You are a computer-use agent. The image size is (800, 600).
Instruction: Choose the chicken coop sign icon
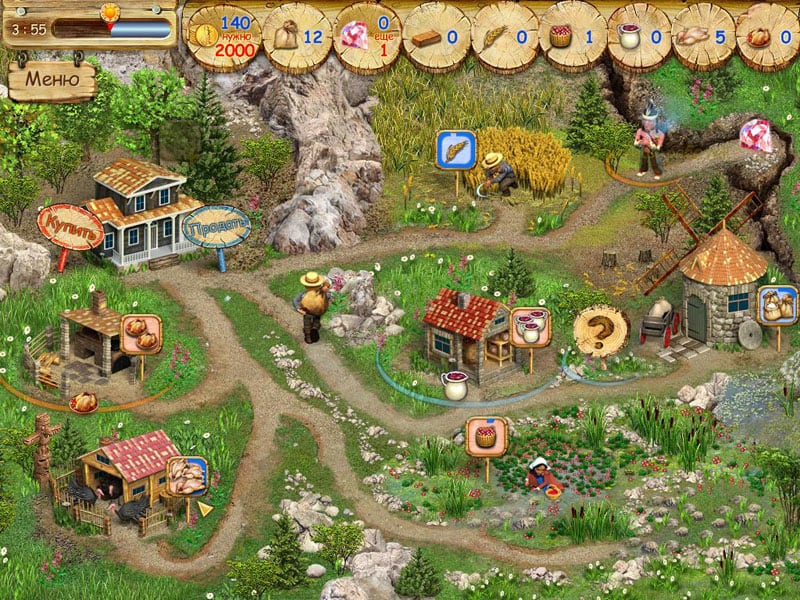[187, 476]
